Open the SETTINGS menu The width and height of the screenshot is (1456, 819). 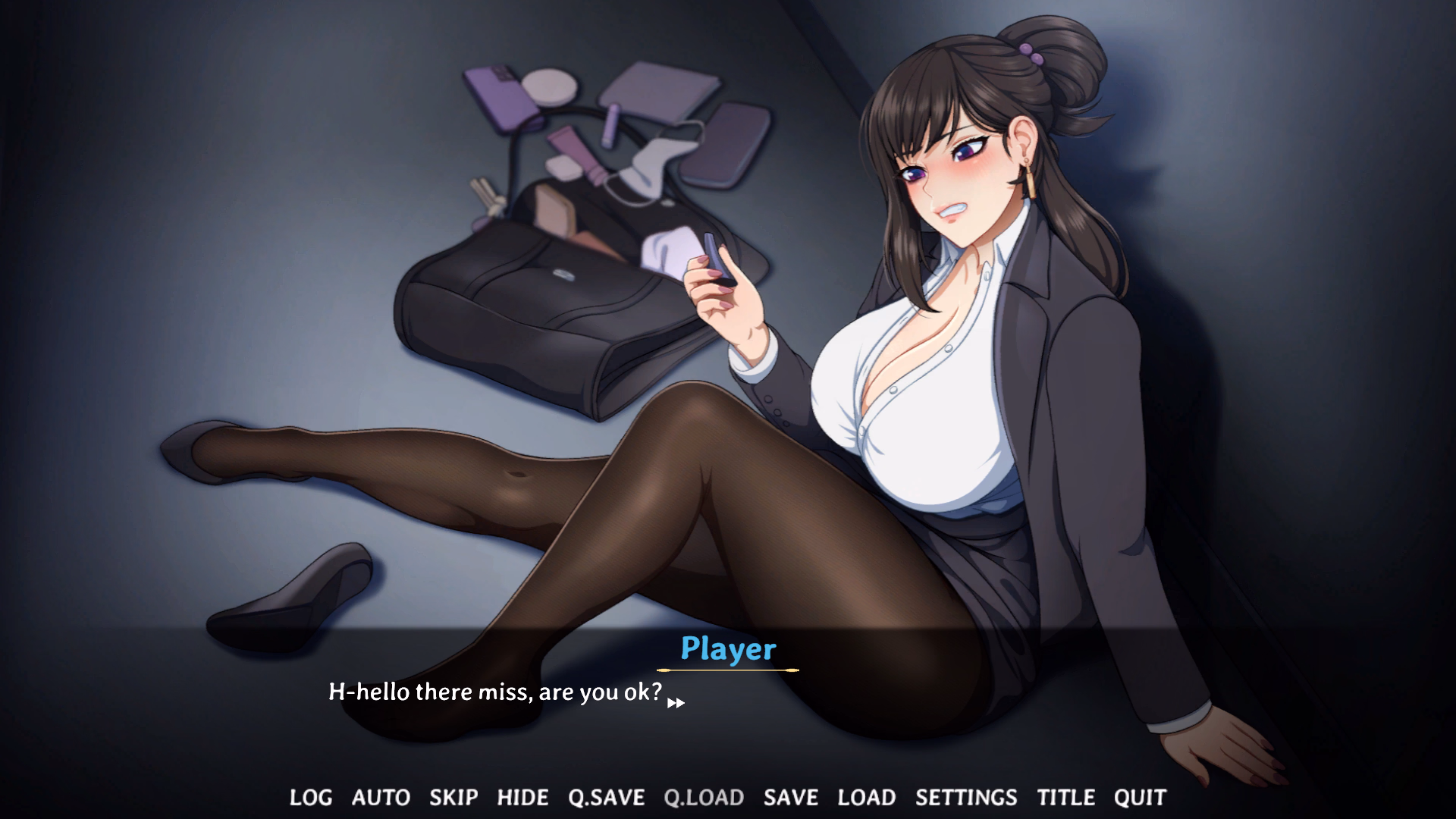pos(966,797)
